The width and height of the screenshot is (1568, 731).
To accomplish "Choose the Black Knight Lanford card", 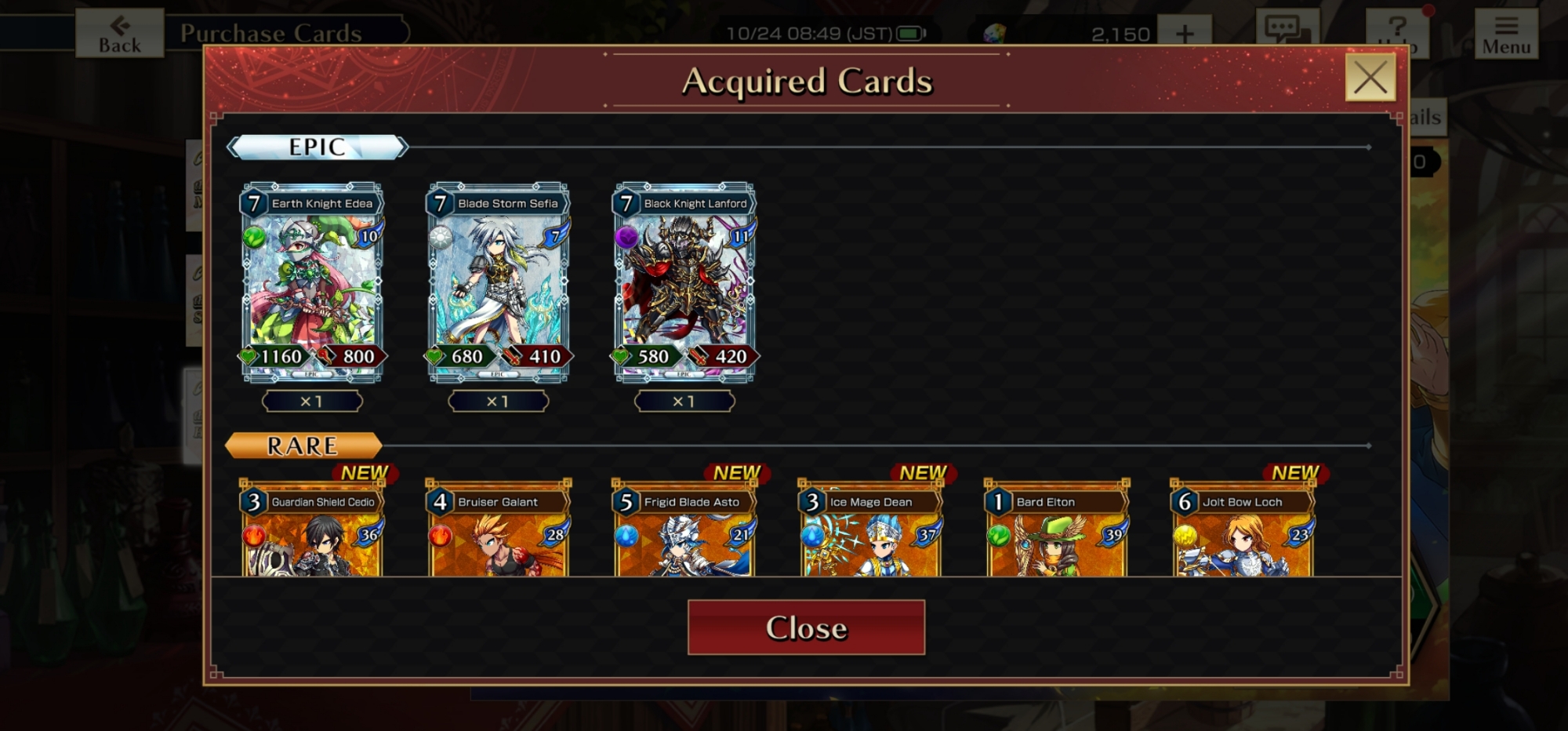I will (684, 283).
